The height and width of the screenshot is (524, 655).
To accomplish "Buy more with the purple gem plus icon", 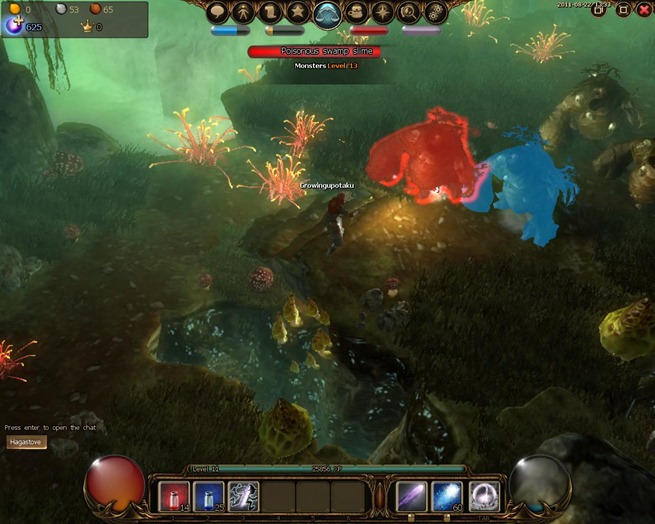I will pos(14,26).
